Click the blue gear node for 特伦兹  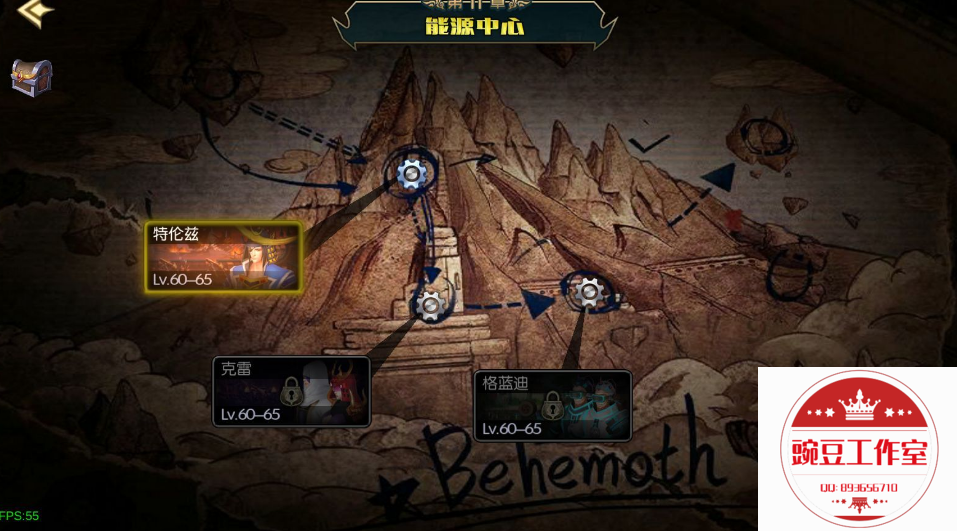pyautogui.click(x=411, y=174)
